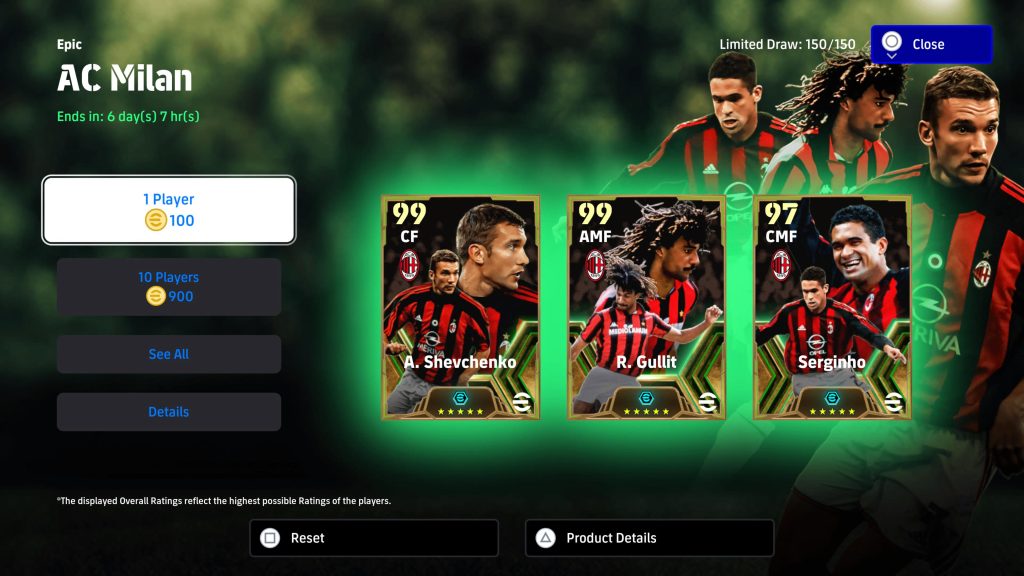Click the Reset button
Image resolution: width=1024 pixels, height=576 pixels.
(x=373, y=538)
